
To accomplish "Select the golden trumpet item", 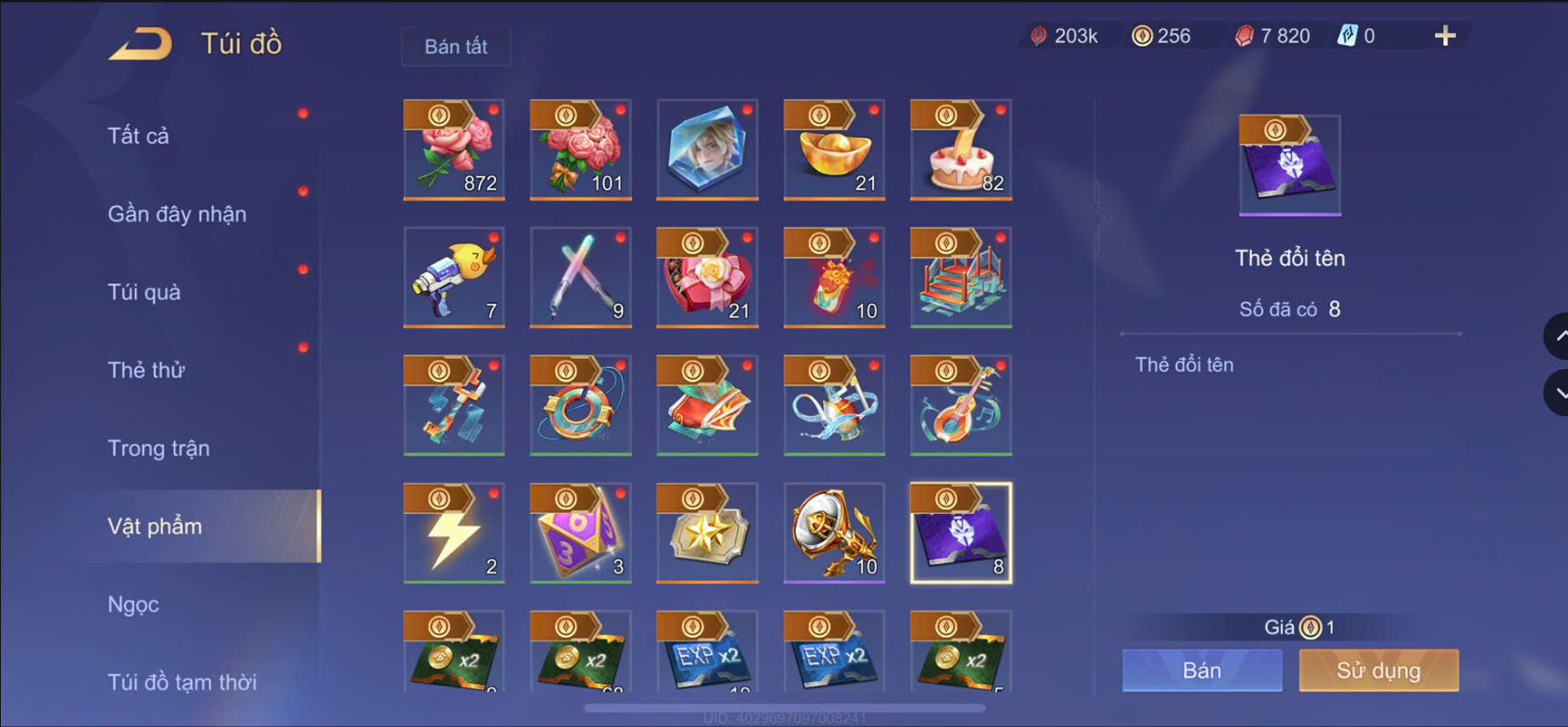I will (x=835, y=534).
